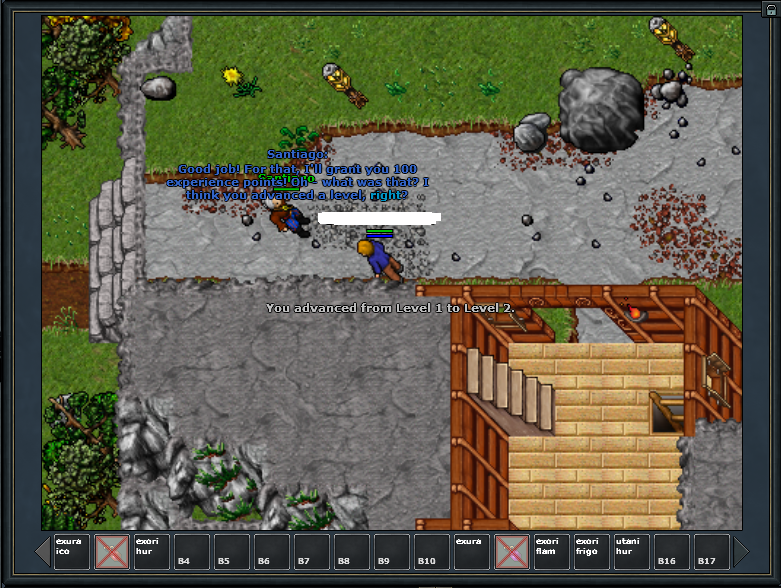
Task: Click the B17 action bar slot
Action: pos(711,552)
